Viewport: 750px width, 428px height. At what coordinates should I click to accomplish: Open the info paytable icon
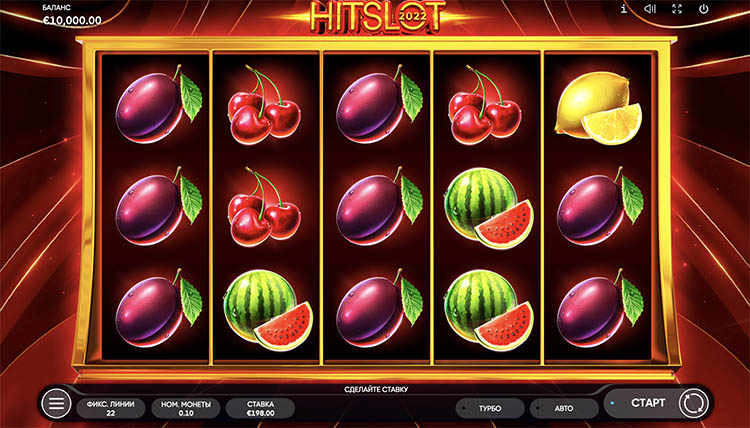pos(623,10)
